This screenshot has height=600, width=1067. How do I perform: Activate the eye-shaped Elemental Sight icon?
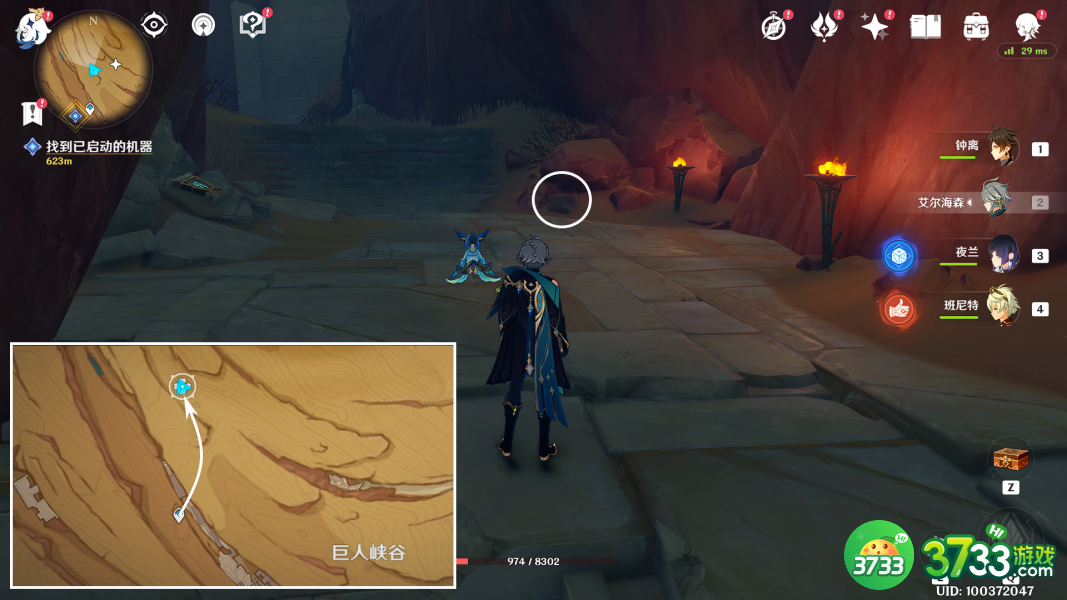click(154, 25)
